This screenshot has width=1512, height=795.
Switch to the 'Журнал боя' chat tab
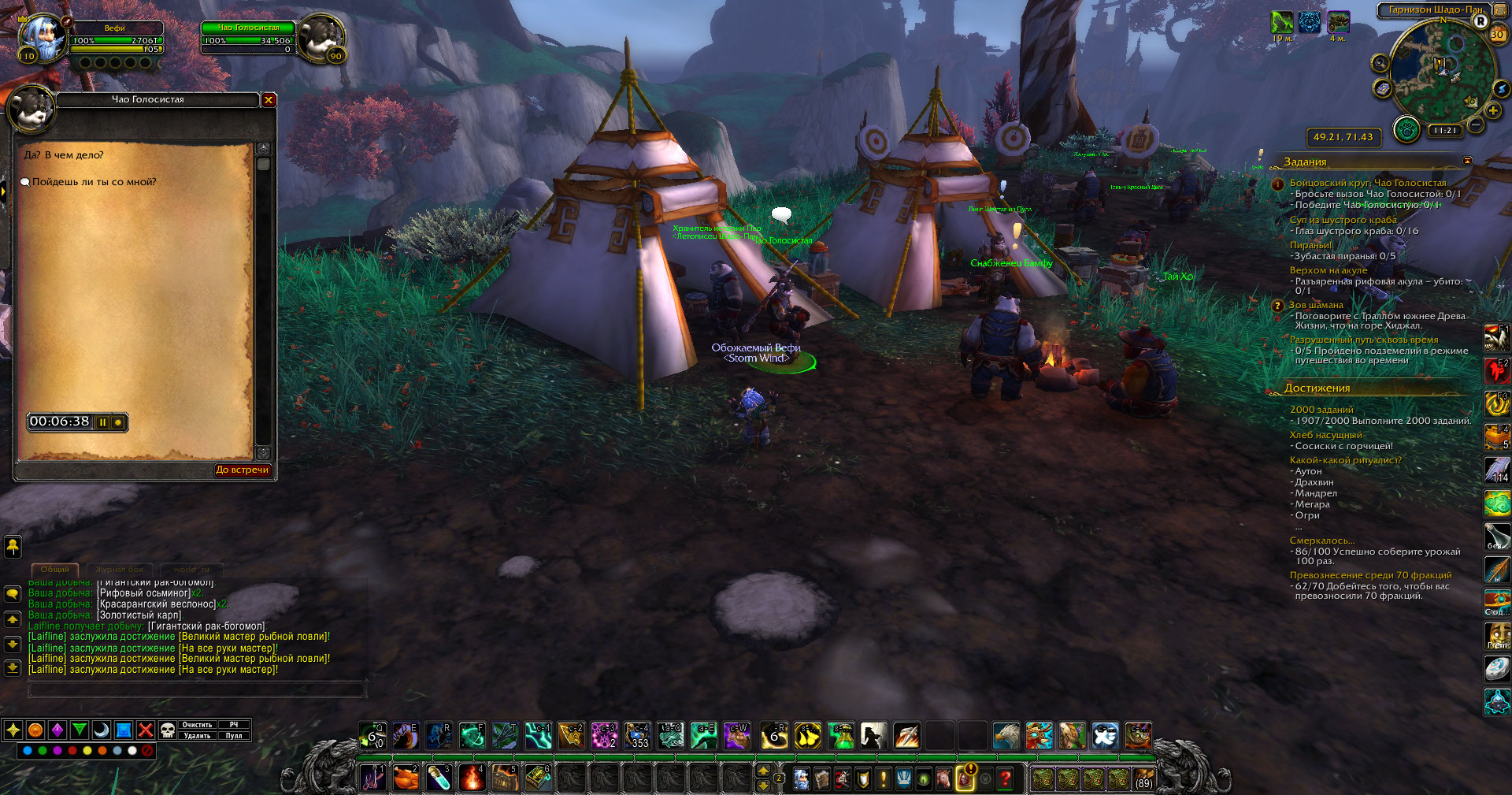(120, 569)
